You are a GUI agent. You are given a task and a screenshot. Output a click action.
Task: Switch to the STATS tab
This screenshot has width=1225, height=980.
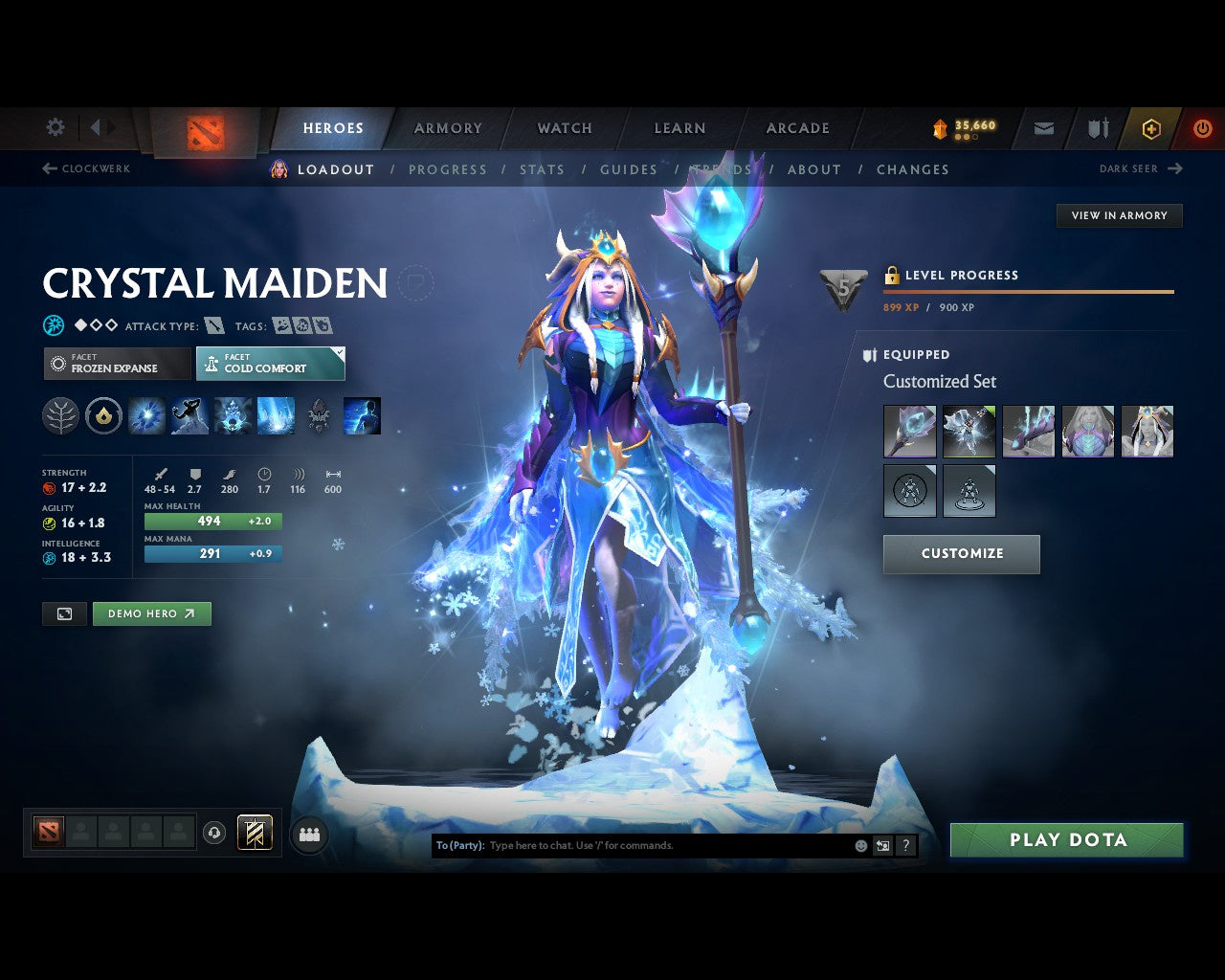coord(543,169)
